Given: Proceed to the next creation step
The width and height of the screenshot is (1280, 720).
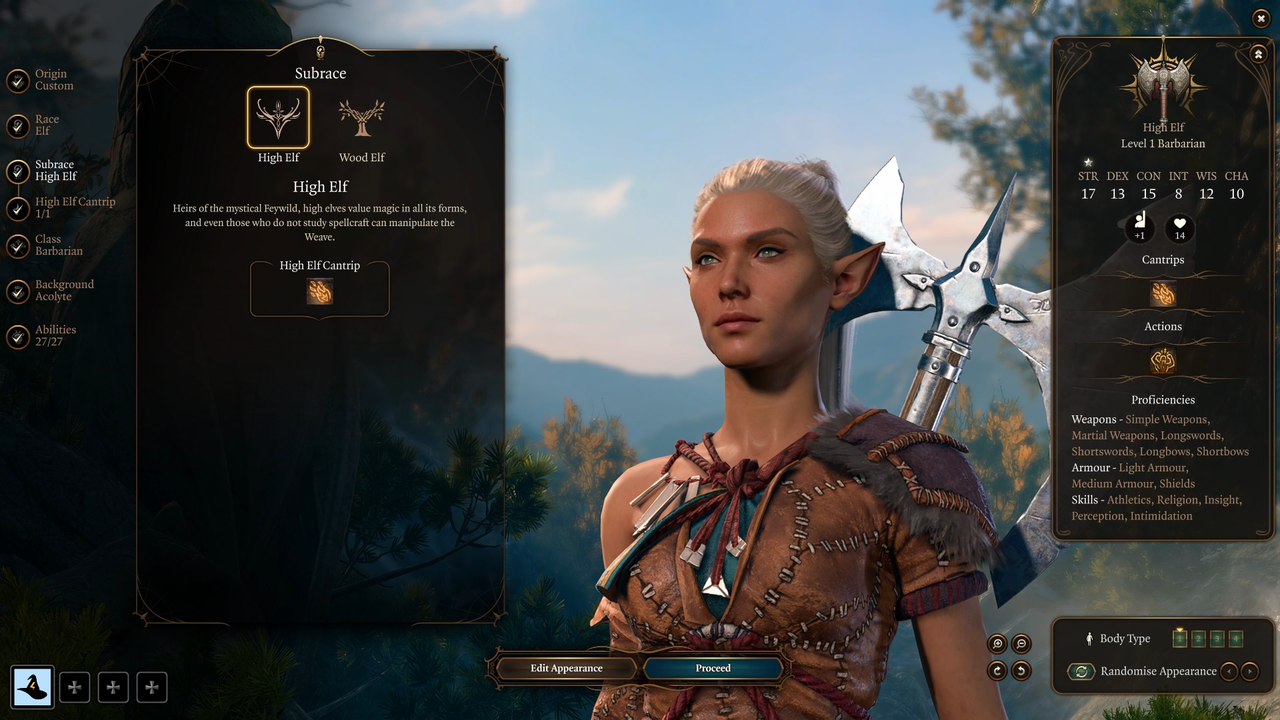Looking at the screenshot, I should 713,668.
